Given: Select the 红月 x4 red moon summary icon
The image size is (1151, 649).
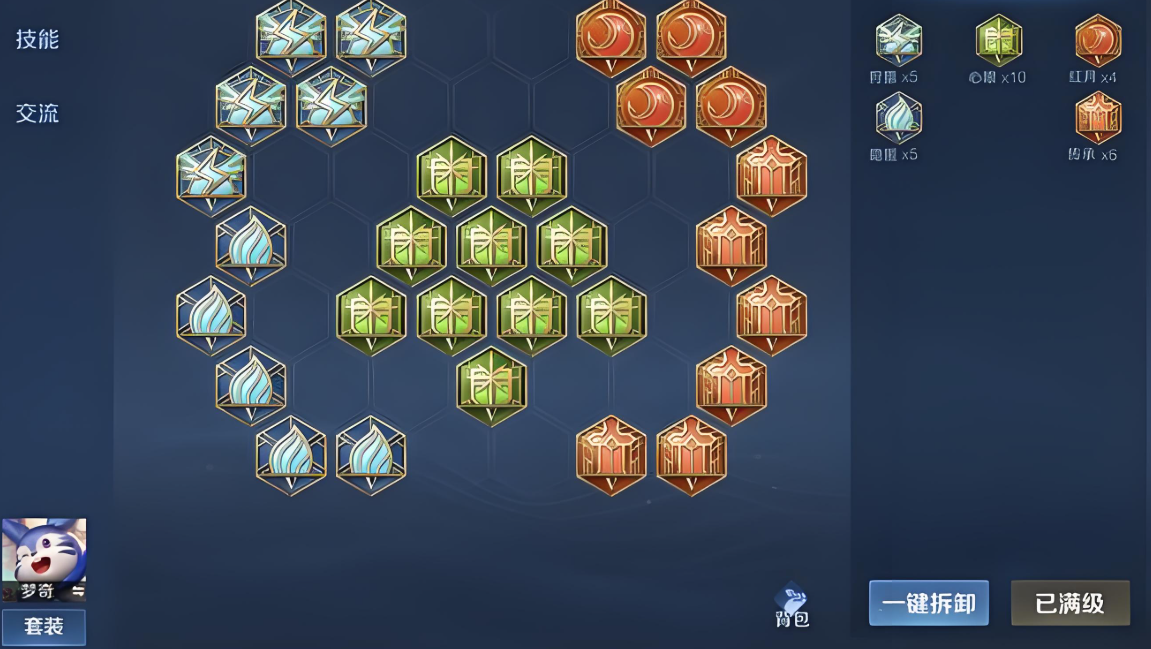Looking at the screenshot, I should 1097,41.
